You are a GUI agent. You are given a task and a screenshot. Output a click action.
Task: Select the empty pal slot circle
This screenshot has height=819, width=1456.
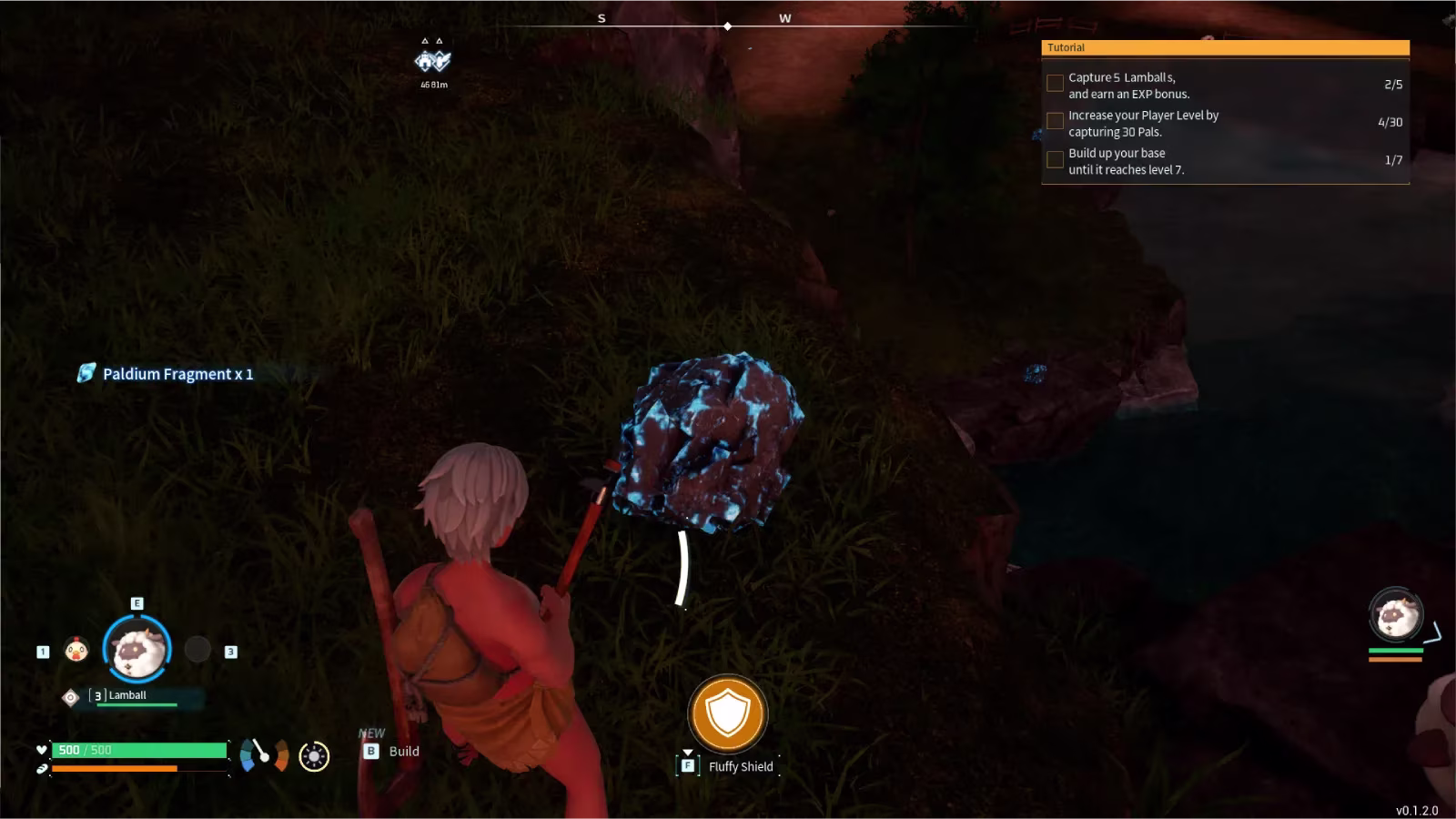(x=197, y=649)
